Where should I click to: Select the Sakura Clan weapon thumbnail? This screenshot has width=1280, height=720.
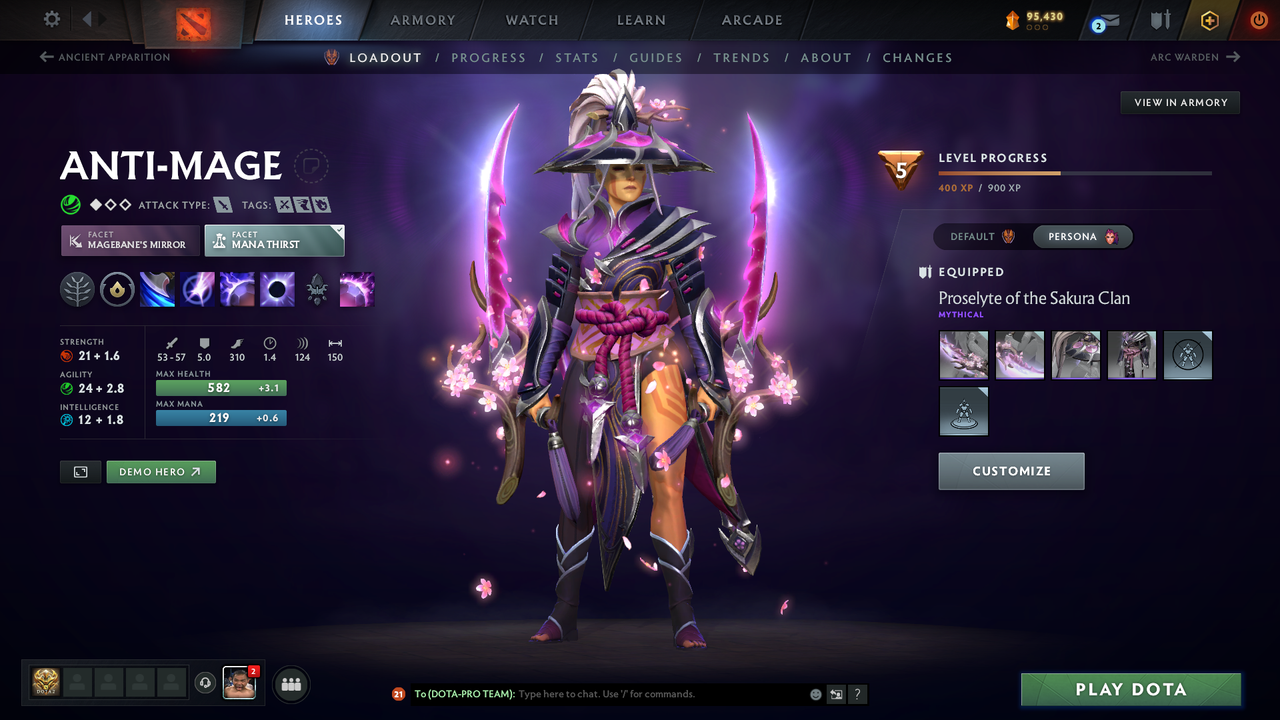(963, 355)
